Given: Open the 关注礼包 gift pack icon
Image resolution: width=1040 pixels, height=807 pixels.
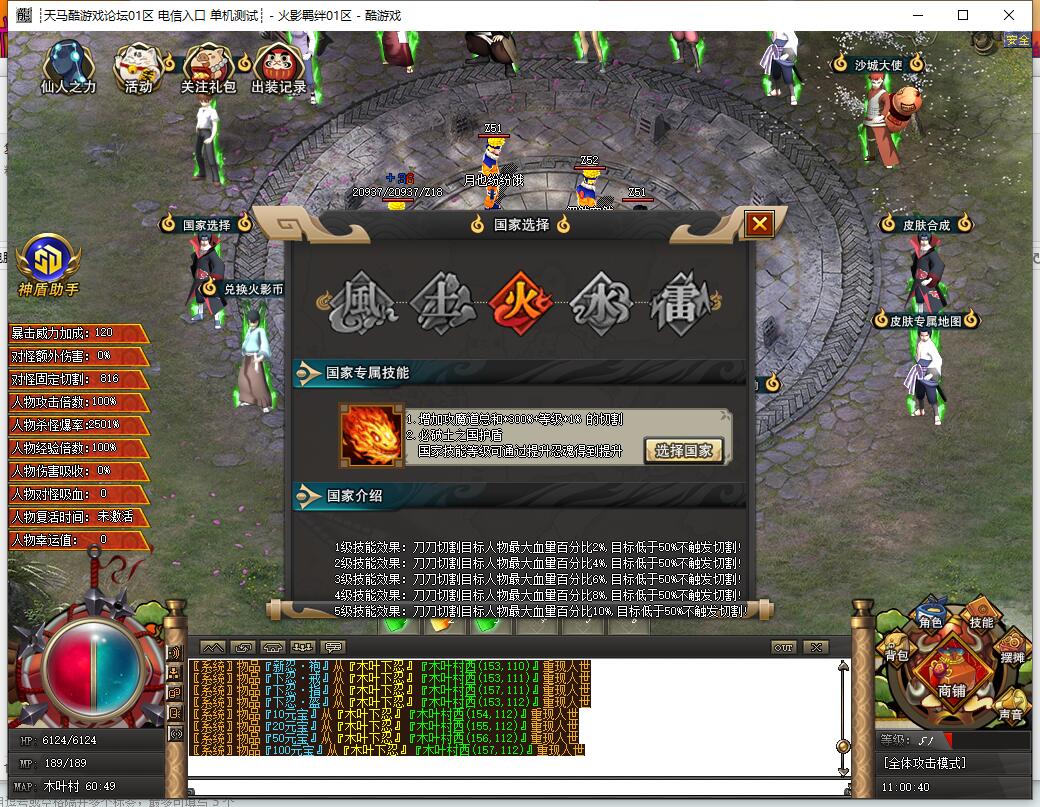Looking at the screenshot, I should coord(208,68).
